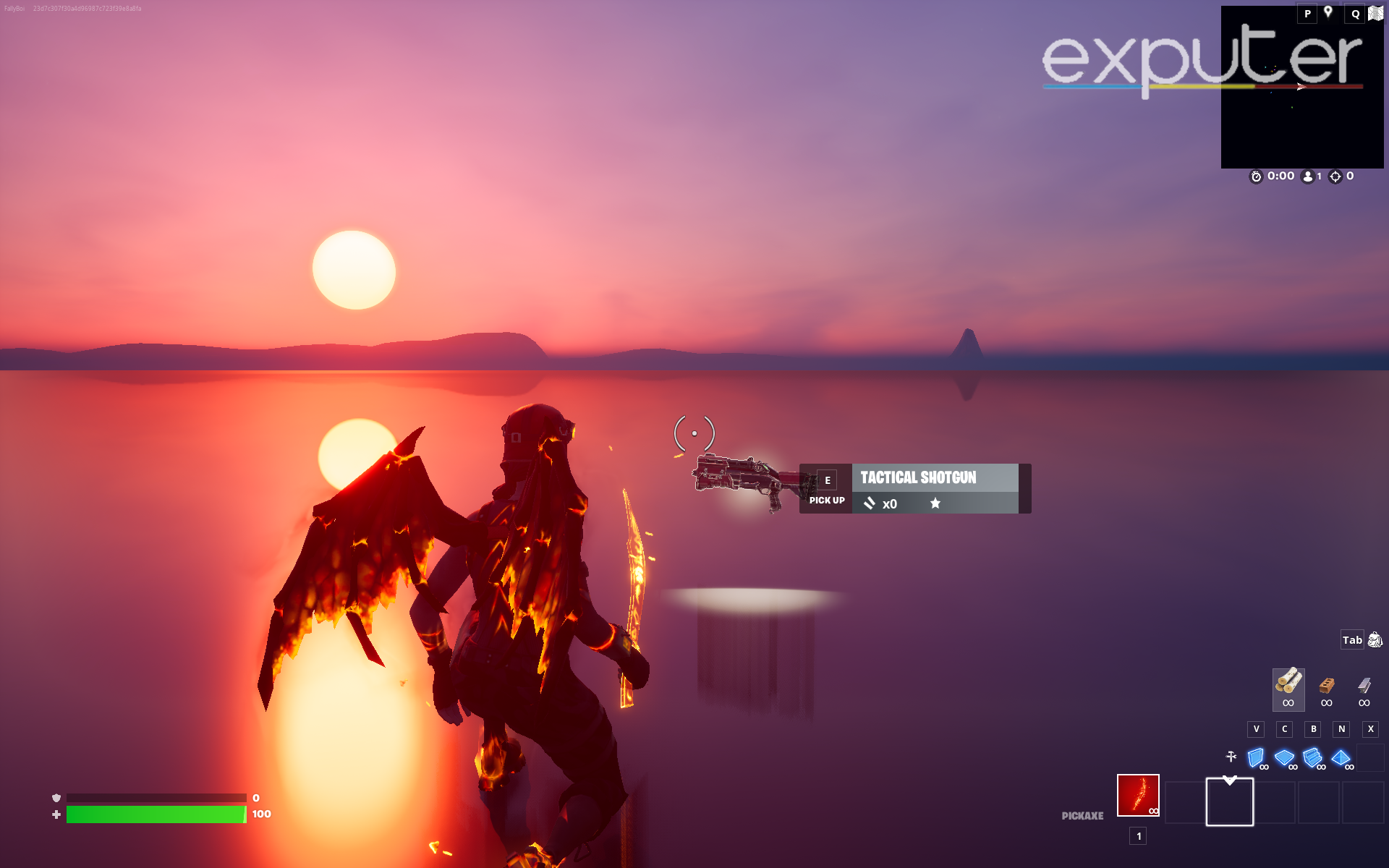1389x868 pixels.
Task: Click the eliminations crosshair counter icon
Action: 1333,175
